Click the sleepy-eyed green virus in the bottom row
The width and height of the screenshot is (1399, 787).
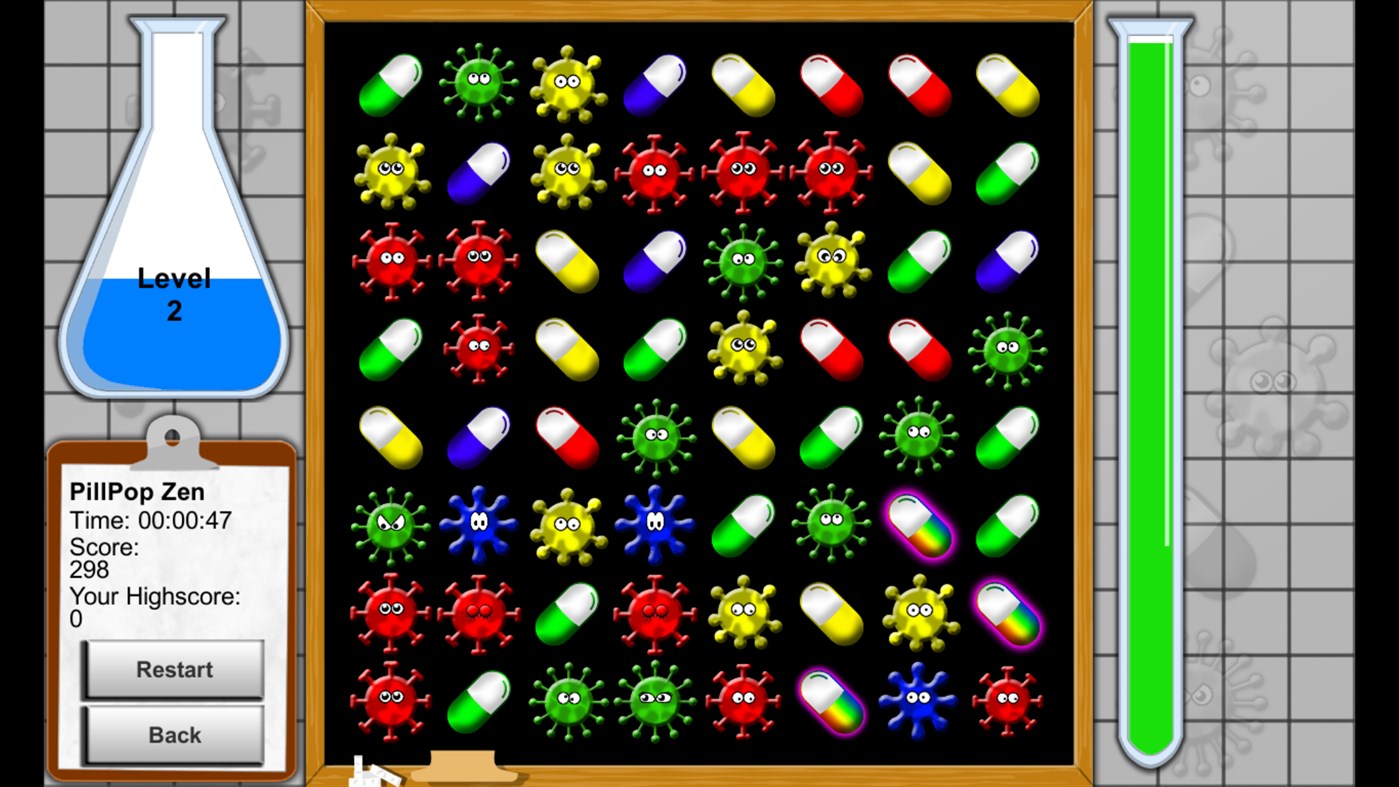[x=653, y=700]
